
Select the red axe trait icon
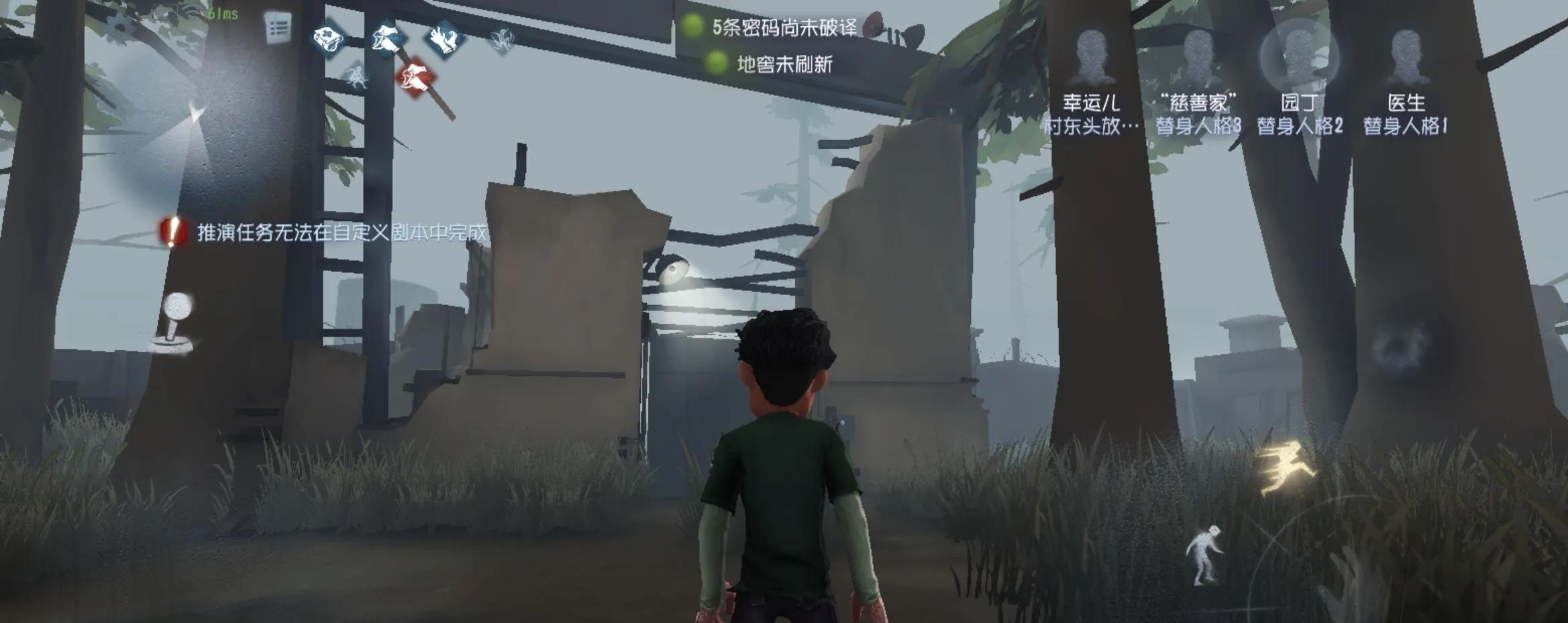pyautogui.click(x=415, y=78)
